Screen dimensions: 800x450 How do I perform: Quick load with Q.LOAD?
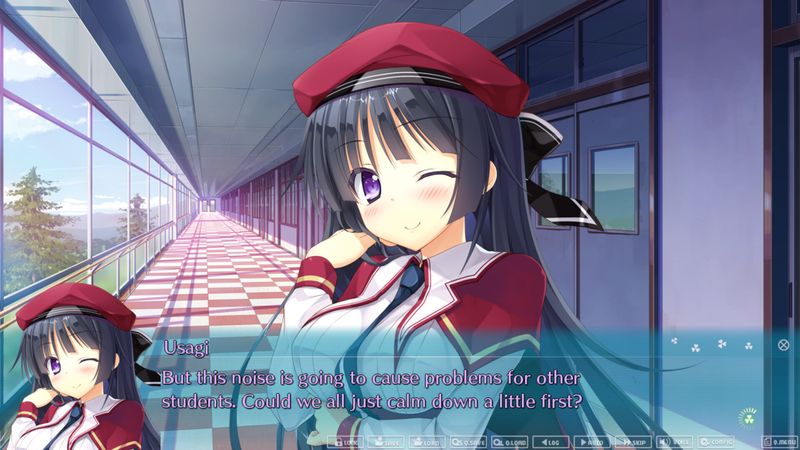(x=510, y=441)
